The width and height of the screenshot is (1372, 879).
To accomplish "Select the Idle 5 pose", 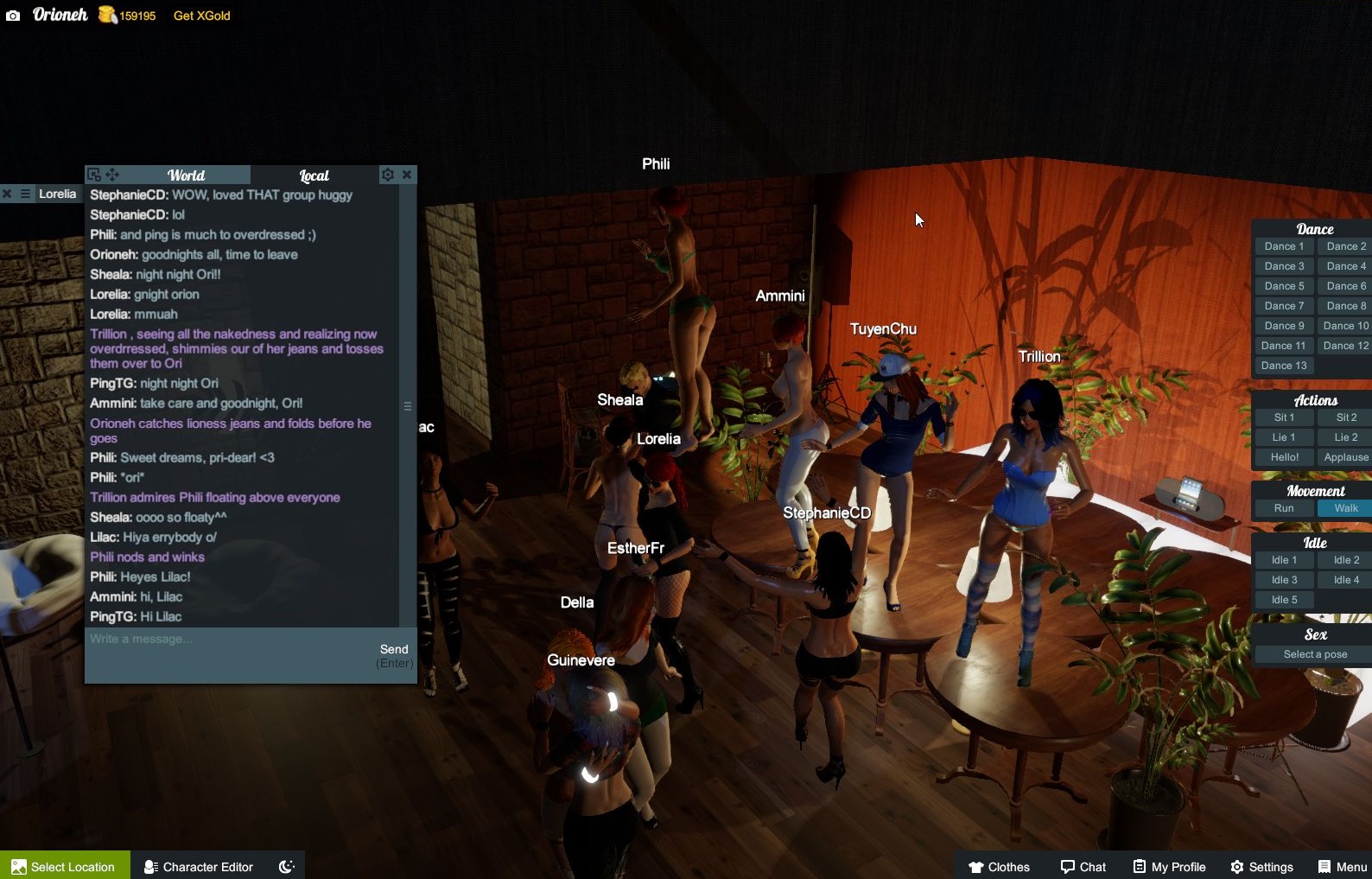I will [1284, 600].
